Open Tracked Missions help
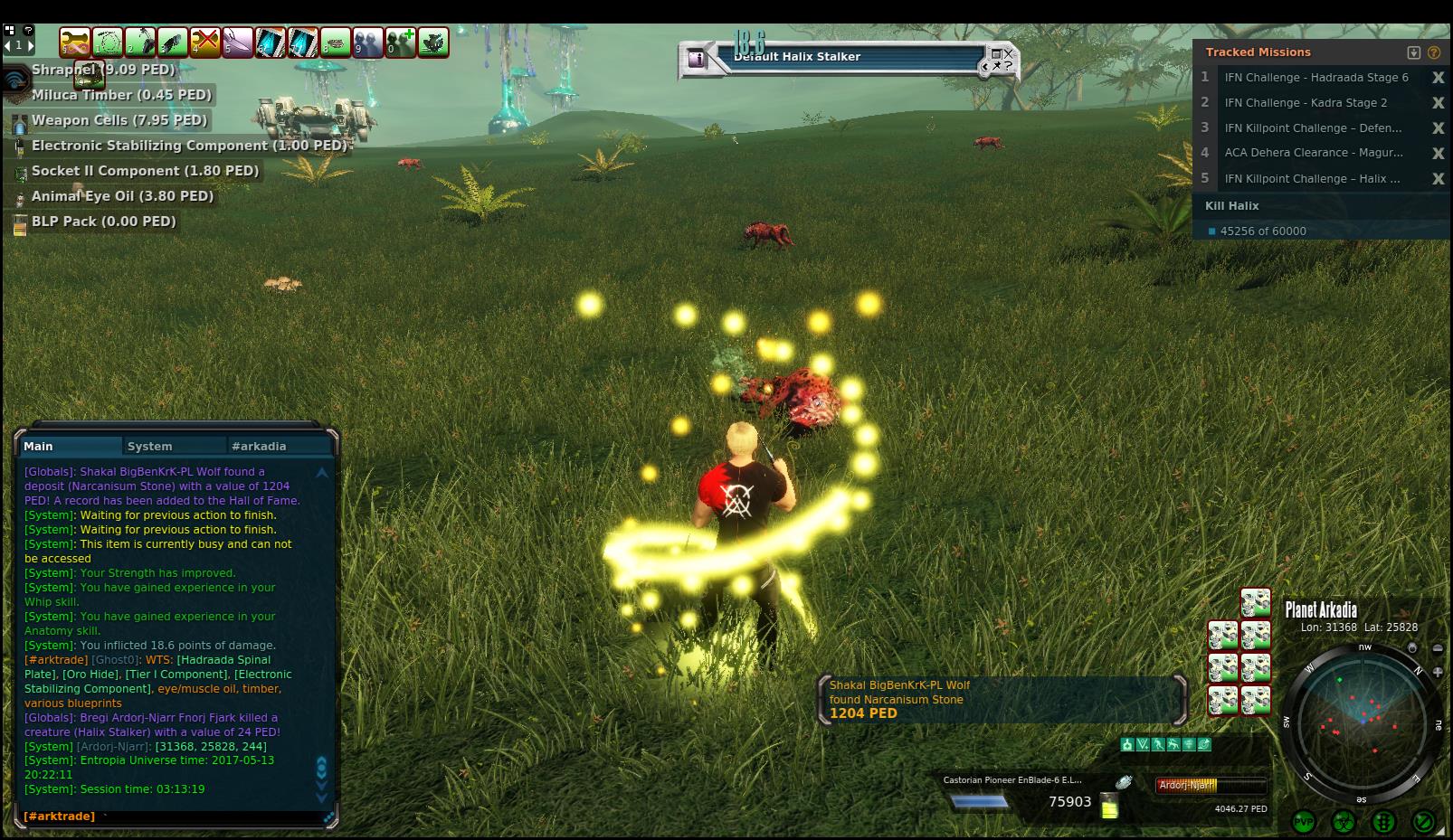 [1434, 52]
